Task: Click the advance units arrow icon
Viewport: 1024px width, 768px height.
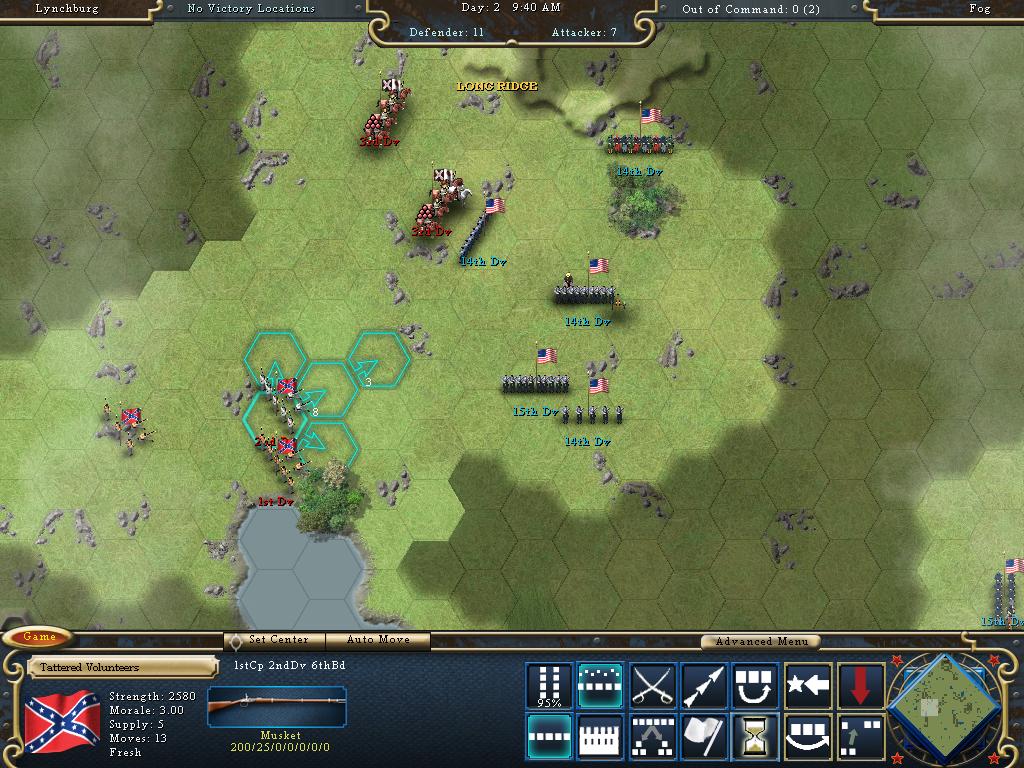Action: 860,737
